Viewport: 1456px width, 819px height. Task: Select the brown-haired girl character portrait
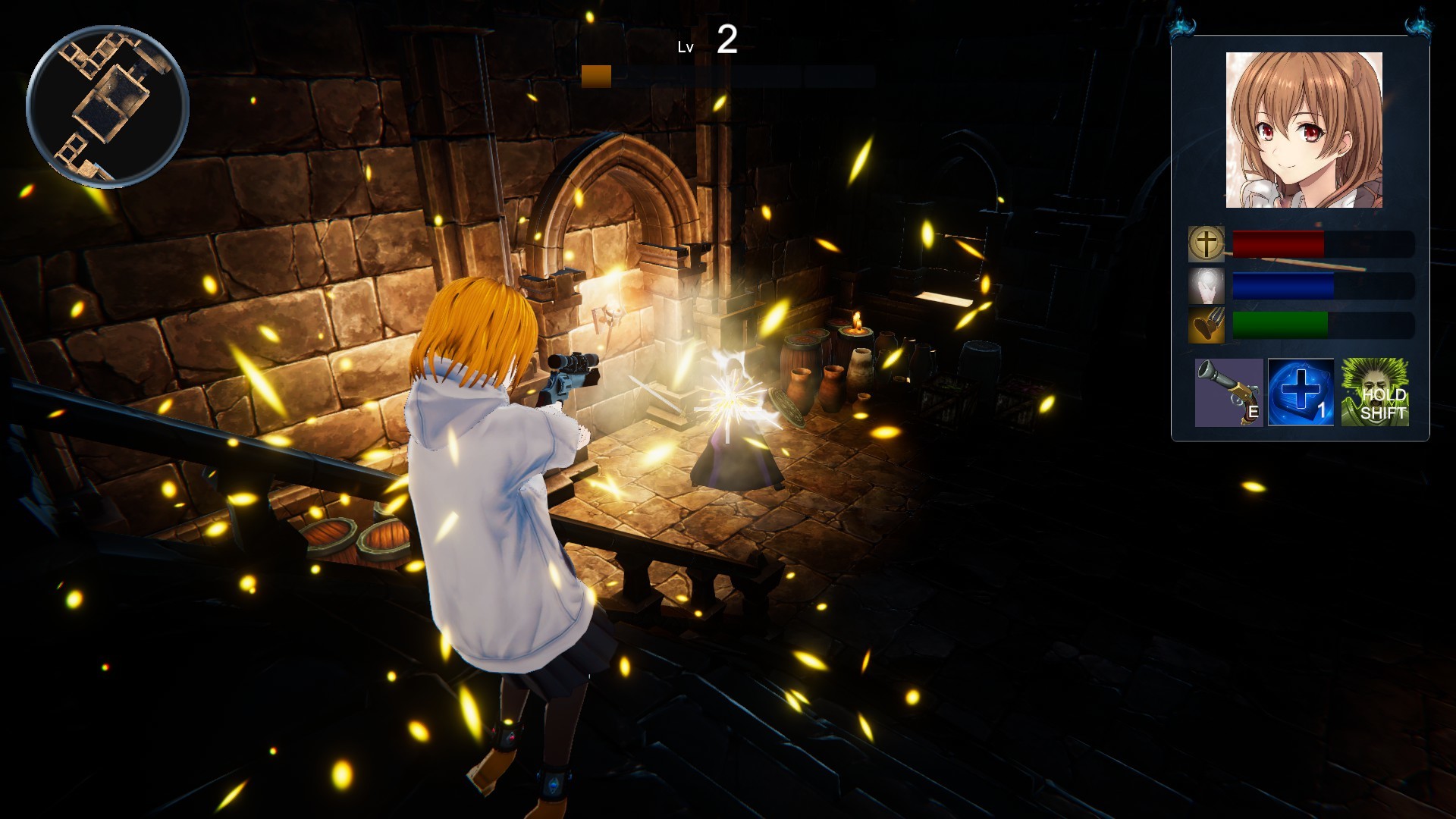click(x=1304, y=130)
